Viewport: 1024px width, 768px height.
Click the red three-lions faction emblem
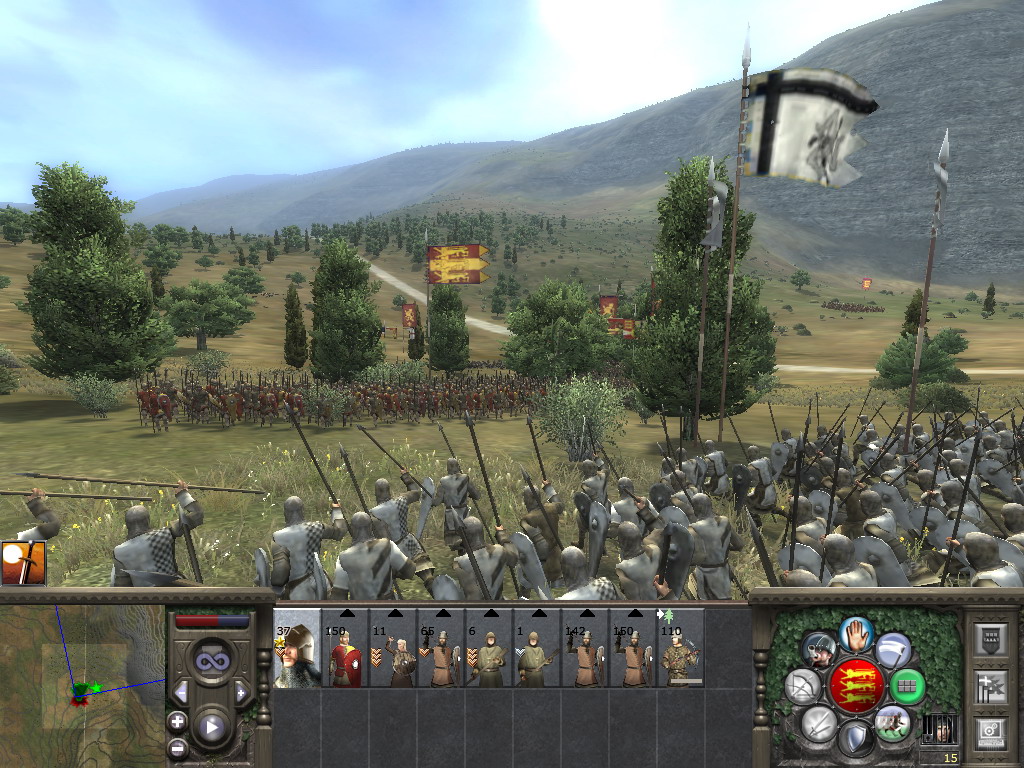click(858, 685)
